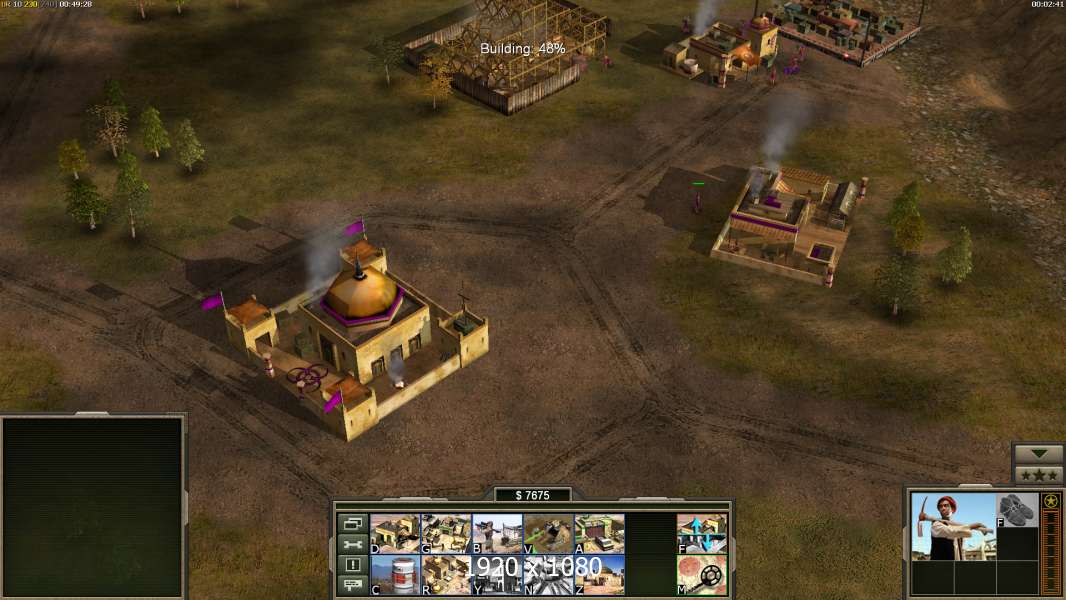Click the down arrow collapse button

(1038, 454)
